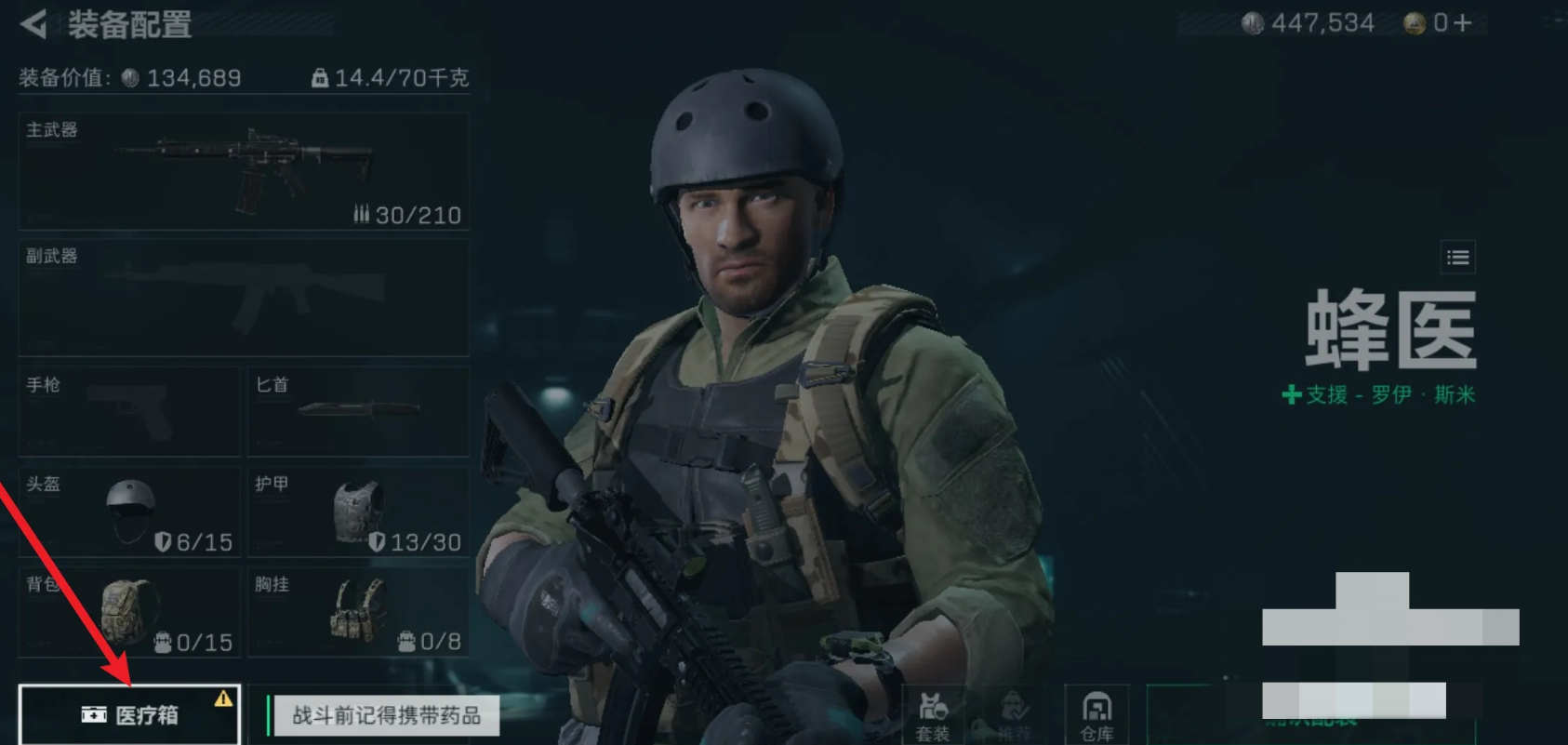Select the 胸挂 chest rig slot 0/8
The image size is (1568, 745).
(358, 612)
